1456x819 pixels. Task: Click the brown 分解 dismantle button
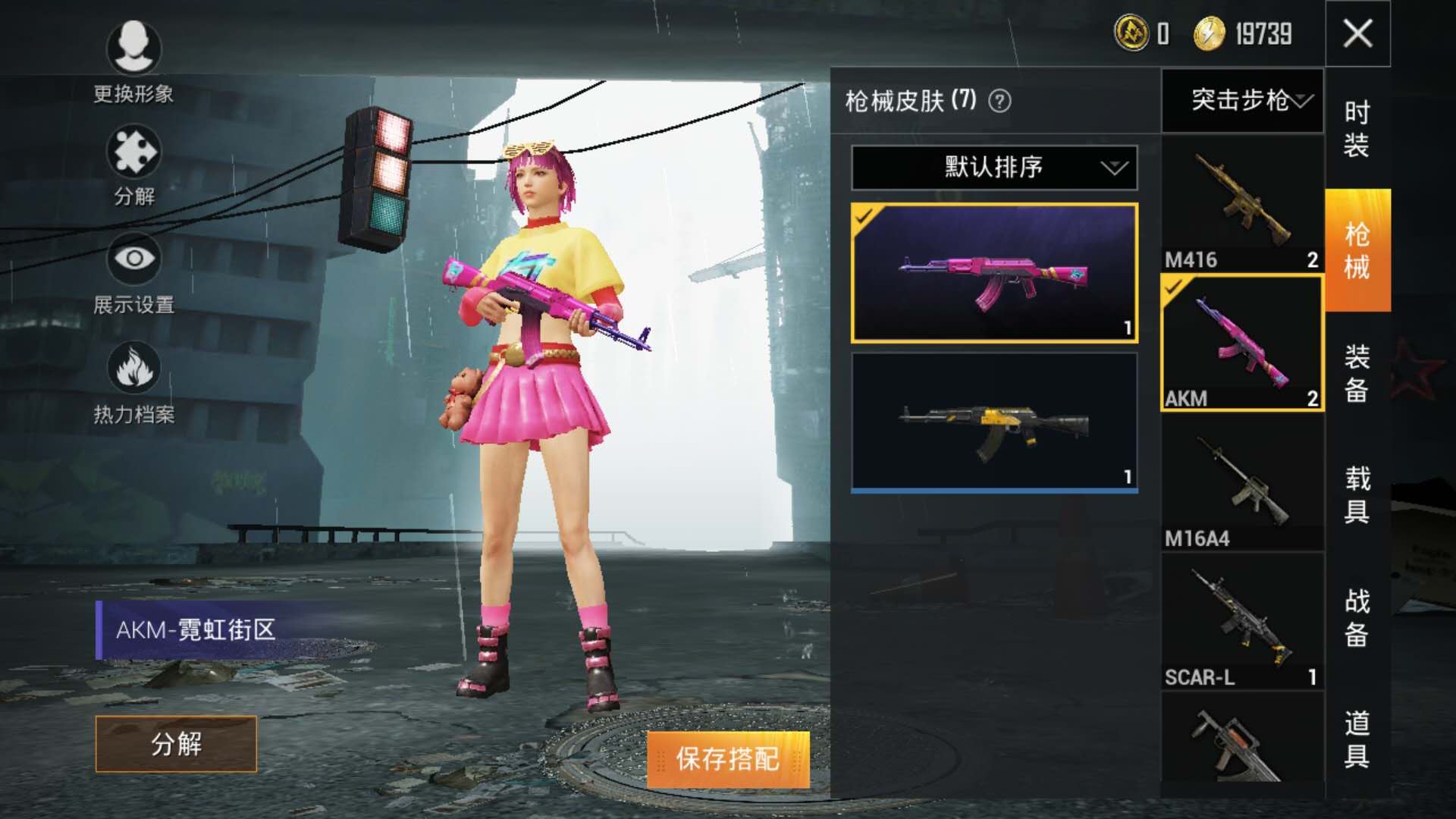tap(176, 744)
